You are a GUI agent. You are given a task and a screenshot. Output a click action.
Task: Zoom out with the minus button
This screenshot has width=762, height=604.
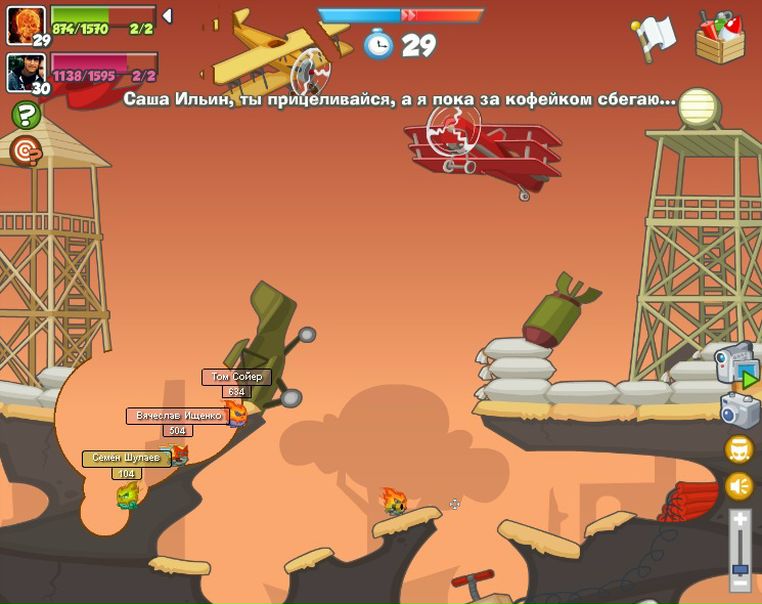pos(740,583)
